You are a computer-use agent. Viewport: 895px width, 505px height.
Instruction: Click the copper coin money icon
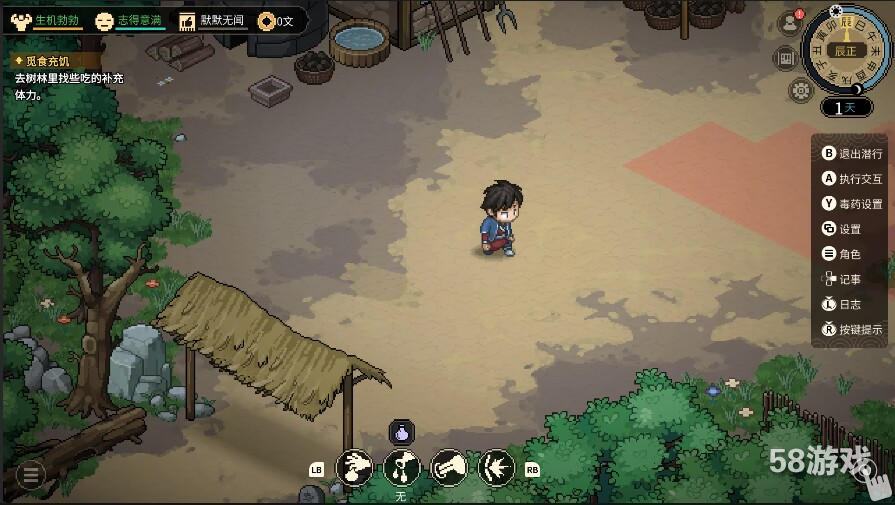(266, 20)
